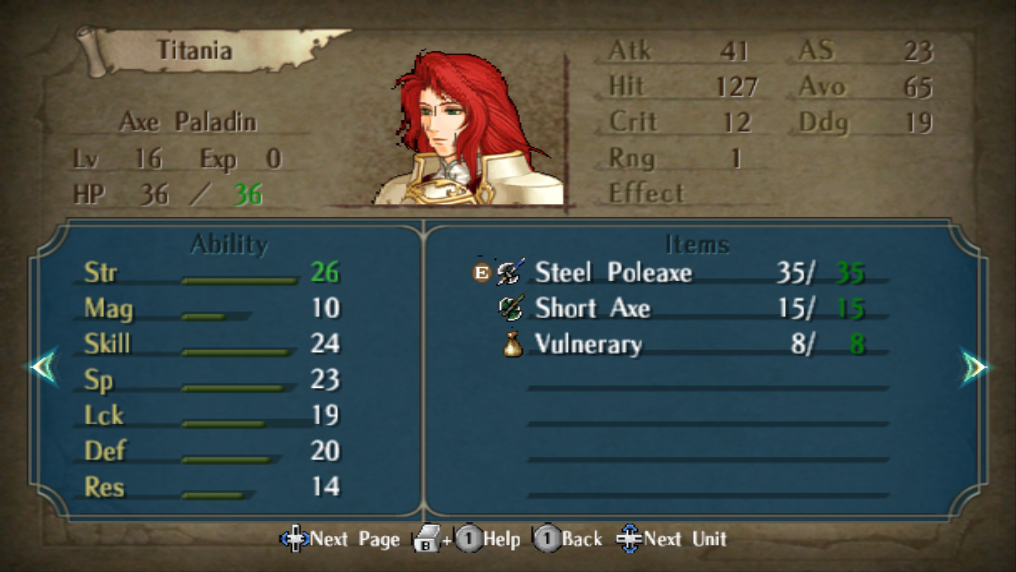Advance to next page with right arrow
1016x572 pixels.
(974, 368)
